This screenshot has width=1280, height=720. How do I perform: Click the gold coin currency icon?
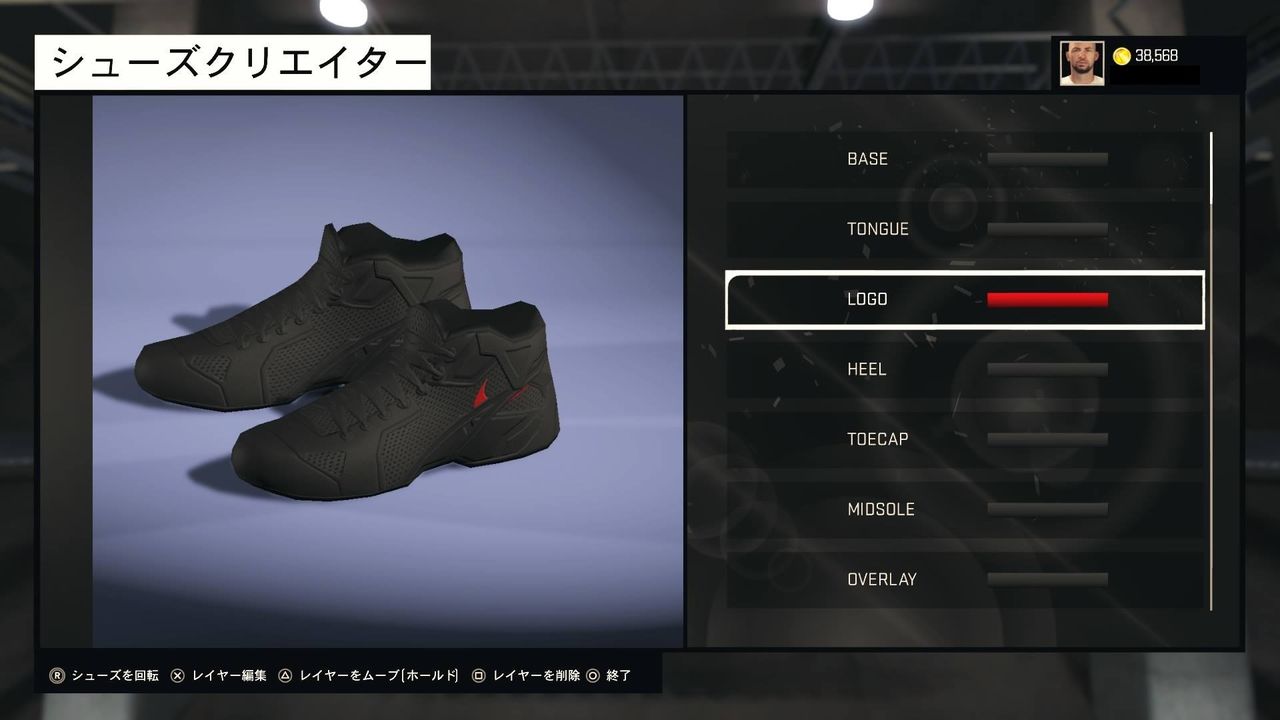[x=1122, y=55]
